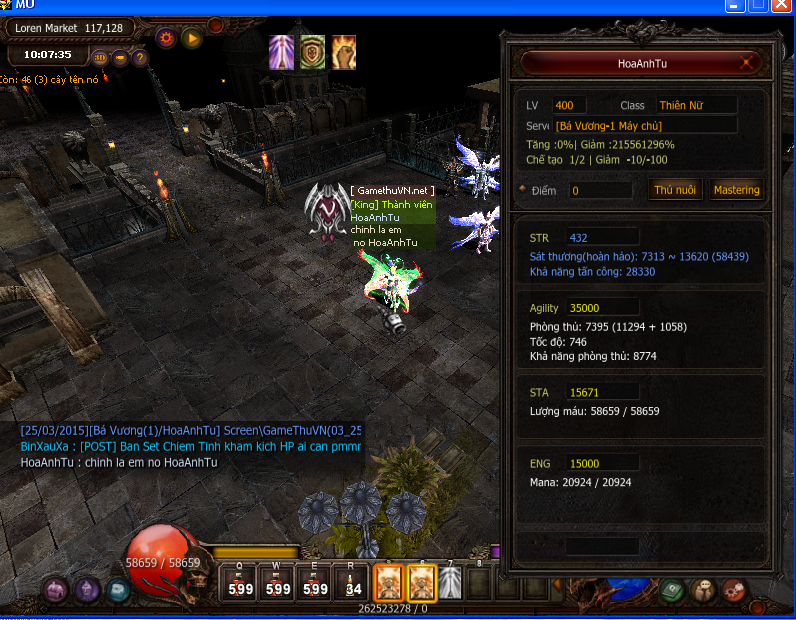Click the teal speech bubble icon bottom-left
This screenshot has height=620, width=796.
[x=118, y=590]
